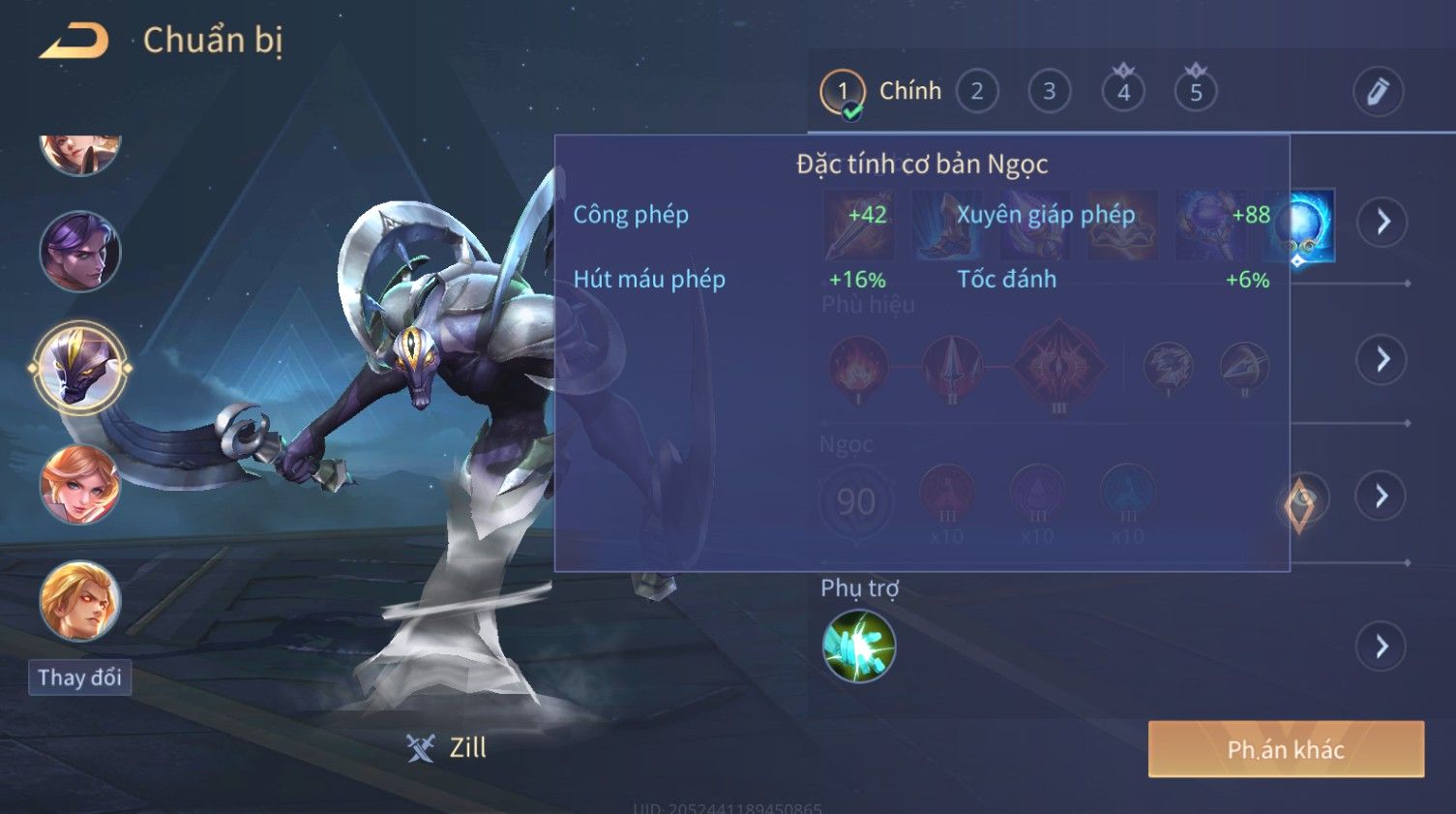Image resolution: width=1456 pixels, height=814 pixels.
Task: Open the equipment row arrow
Action: 1382,223
